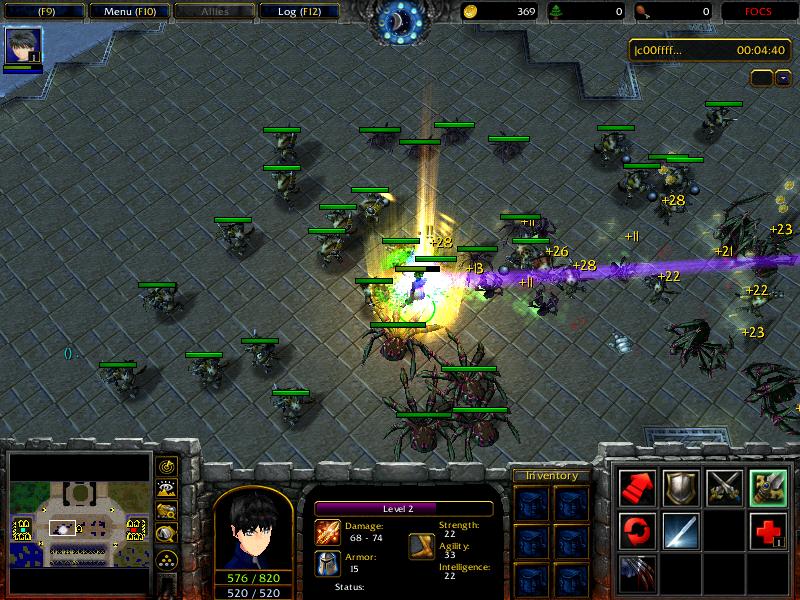Toggle the formation movement button
This screenshot has height=600, width=800.
tap(167, 557)
